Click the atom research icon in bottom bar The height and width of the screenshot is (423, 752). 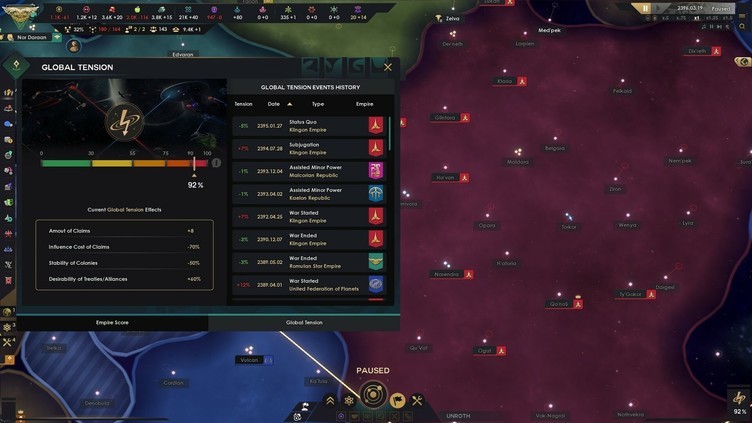(349, 401)
